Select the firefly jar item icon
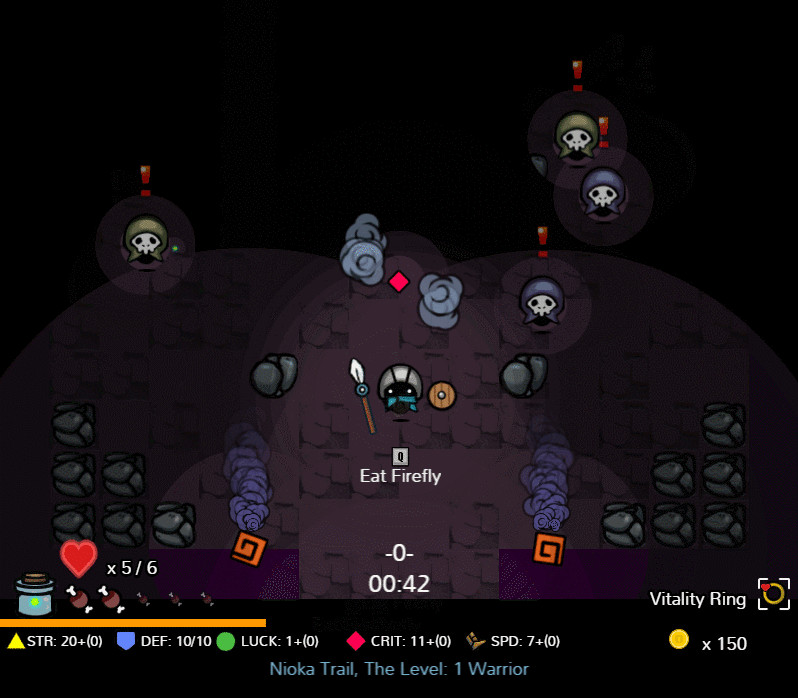Image resolution: width=798 pixels, height=698 pixels. 35,595
